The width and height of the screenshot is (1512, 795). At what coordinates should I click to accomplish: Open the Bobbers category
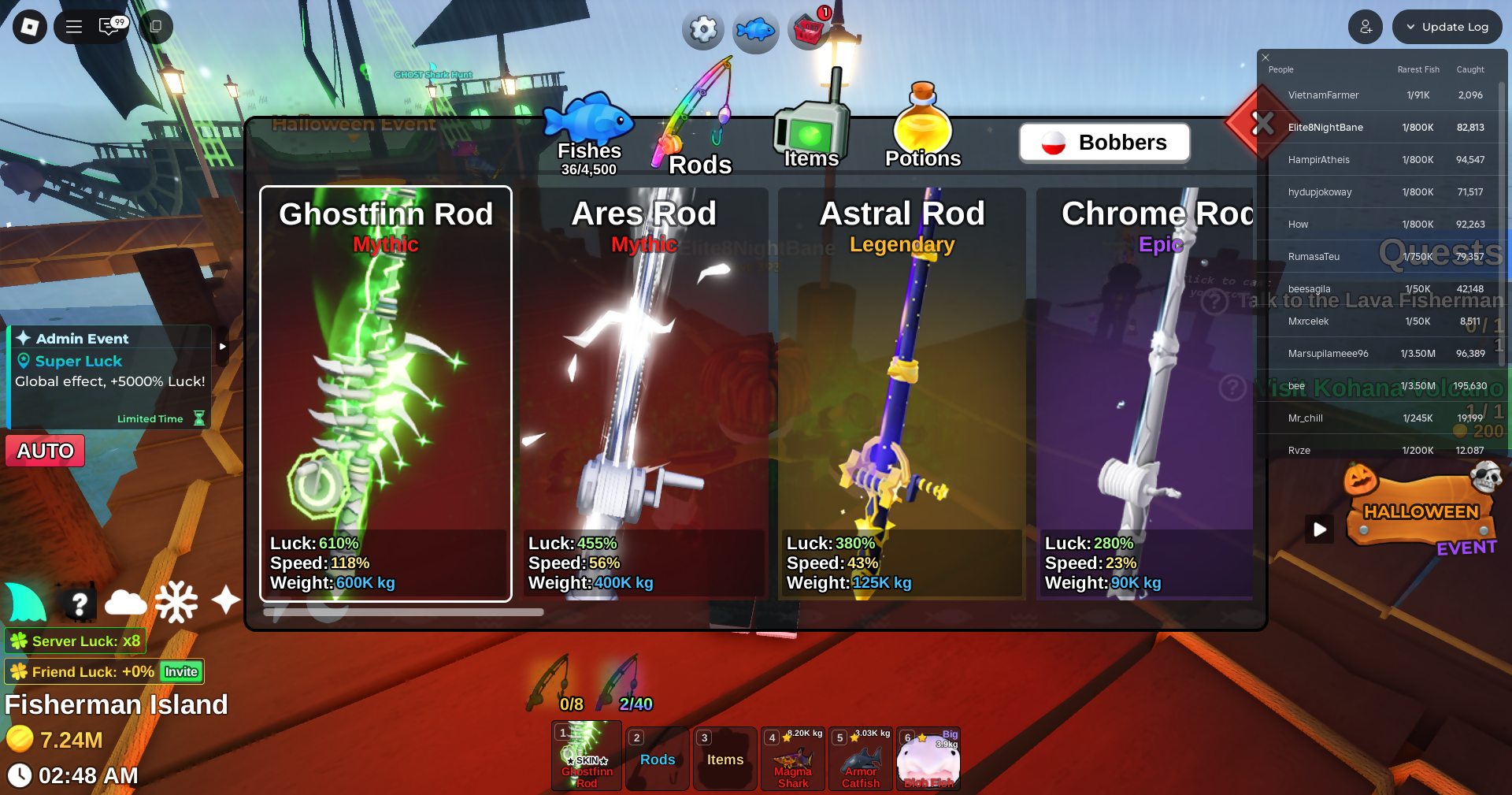pos(1104,143)
